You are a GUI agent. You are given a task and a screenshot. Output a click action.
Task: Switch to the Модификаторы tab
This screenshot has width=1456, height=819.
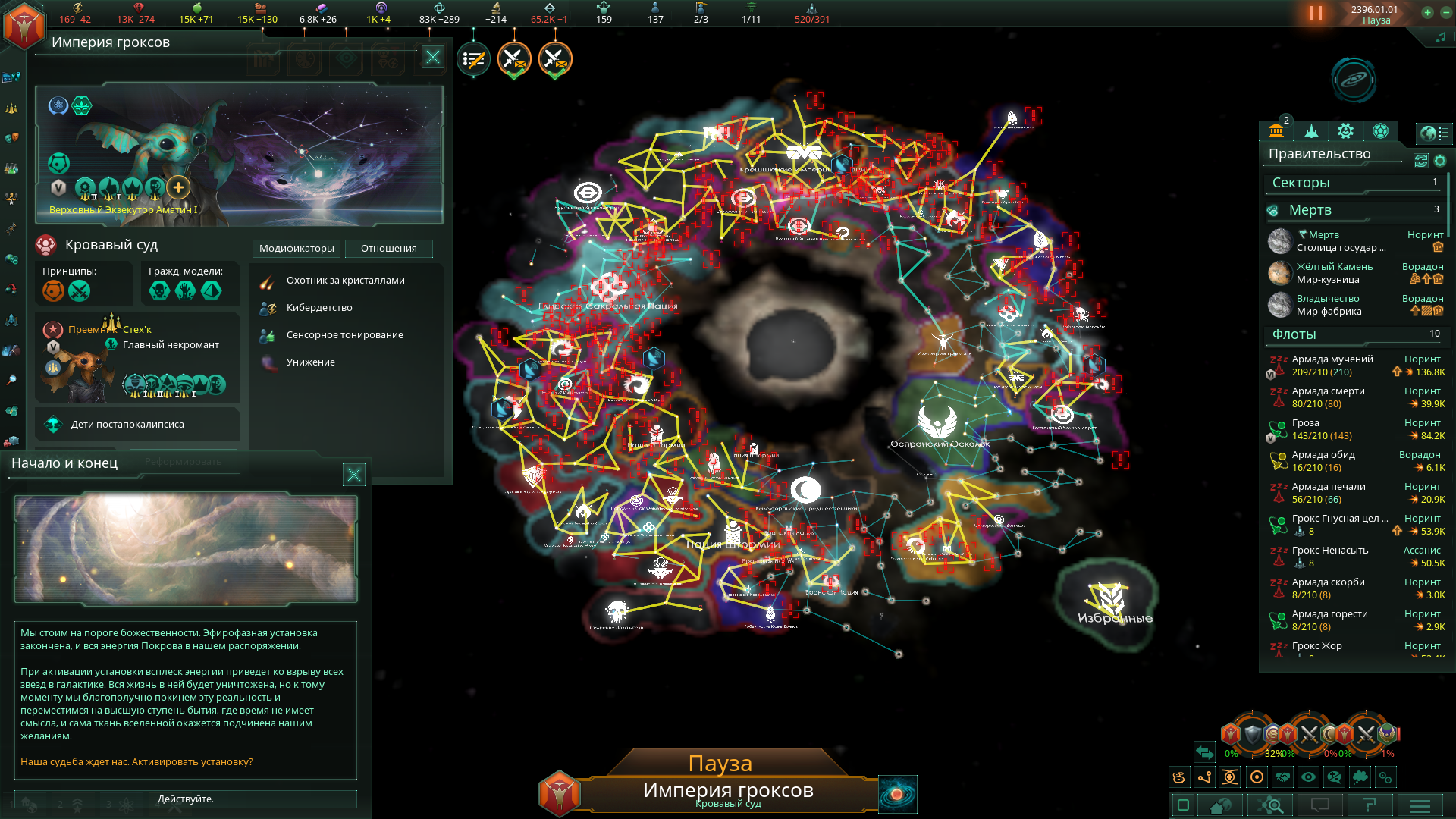tap(297, 249)
